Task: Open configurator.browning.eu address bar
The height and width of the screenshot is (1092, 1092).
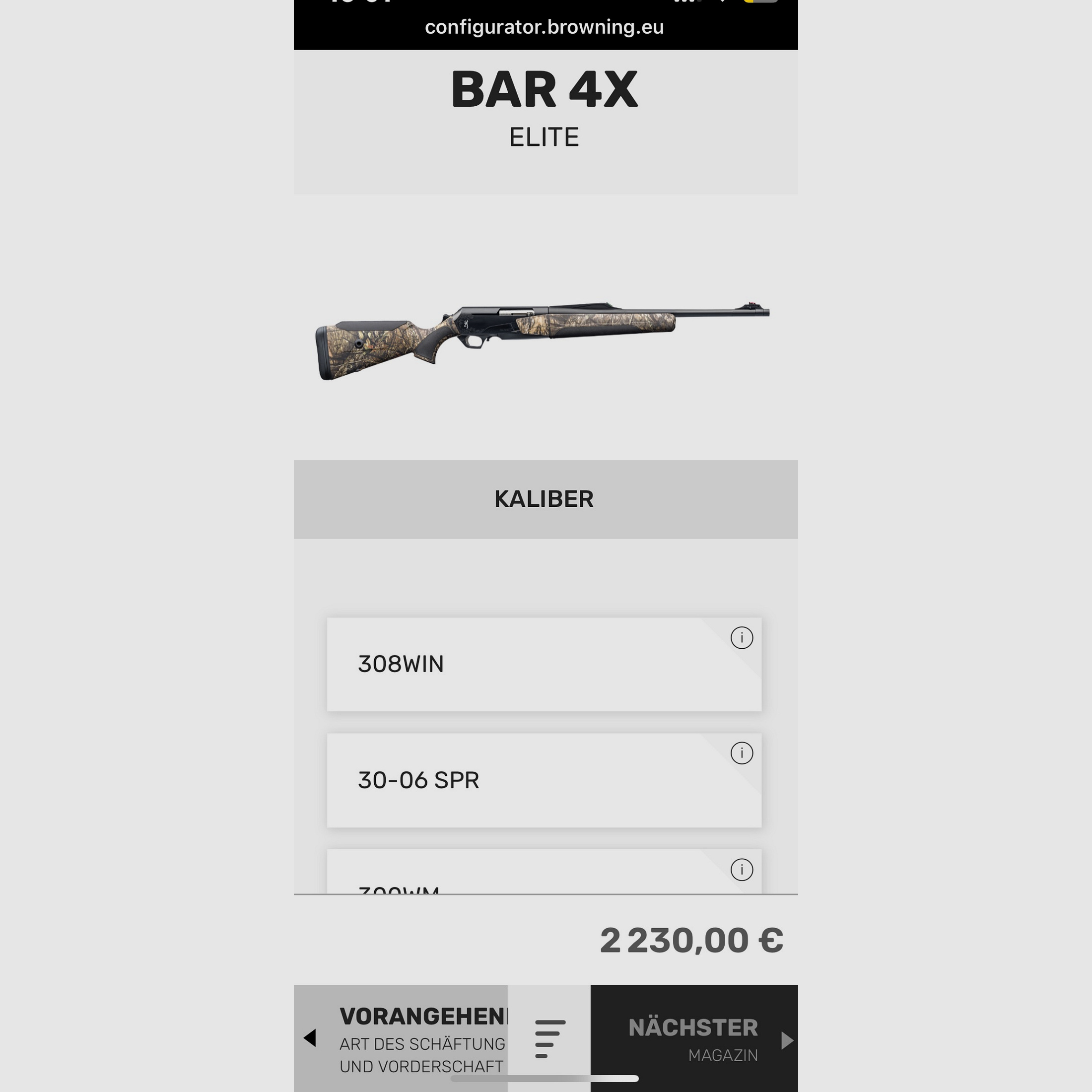Action: [545, 27]
